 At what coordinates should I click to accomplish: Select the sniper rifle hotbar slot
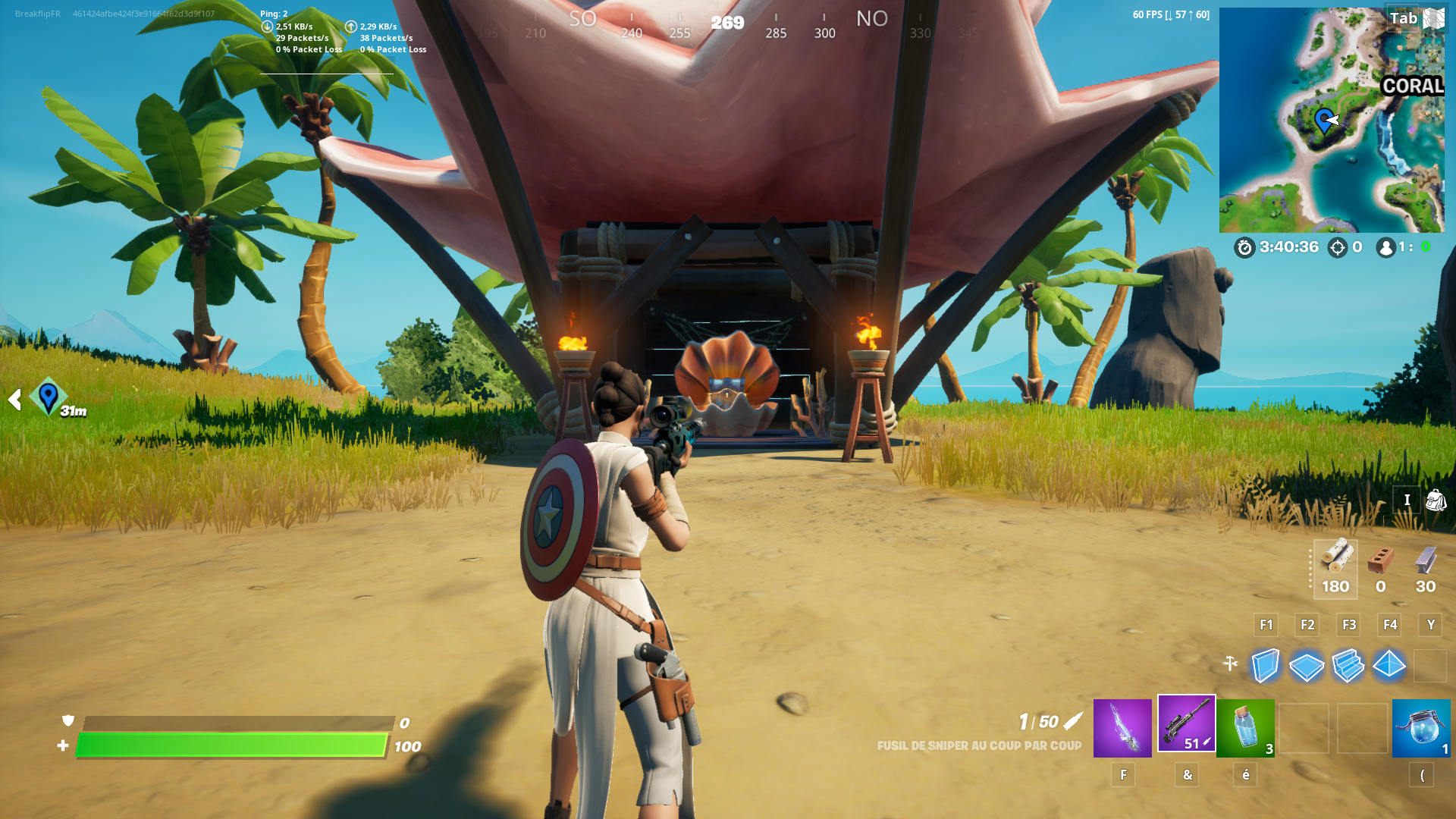pyautogui.click(x=1186, y=726)
